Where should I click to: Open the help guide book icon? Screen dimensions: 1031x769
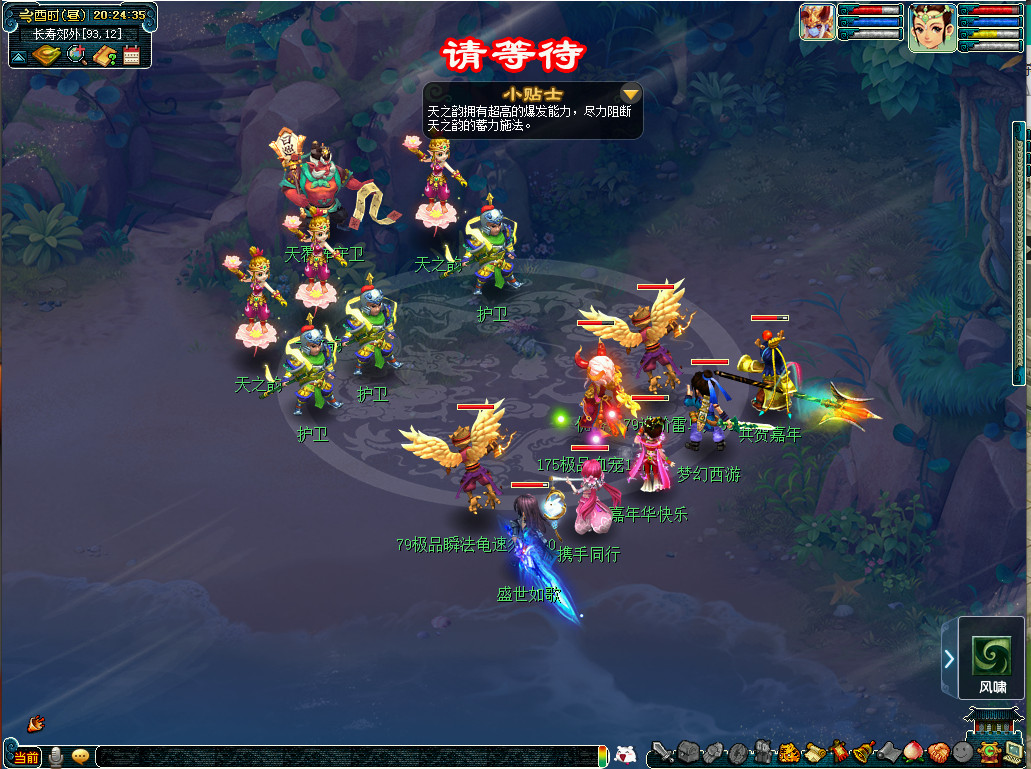click(x=105, y=55)
